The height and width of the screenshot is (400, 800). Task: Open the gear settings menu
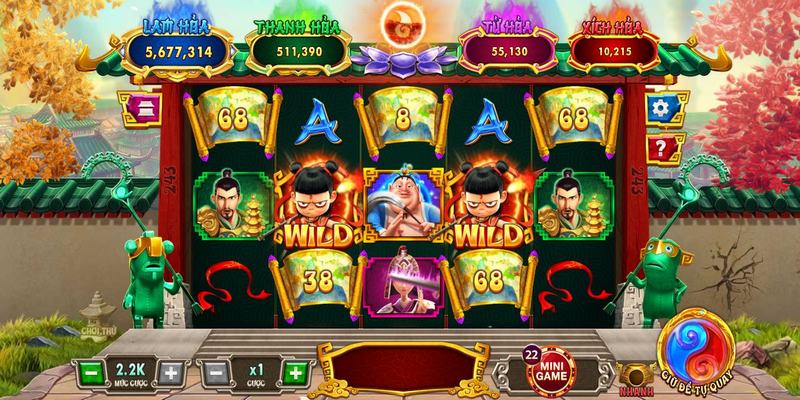(x=659, y=108)
